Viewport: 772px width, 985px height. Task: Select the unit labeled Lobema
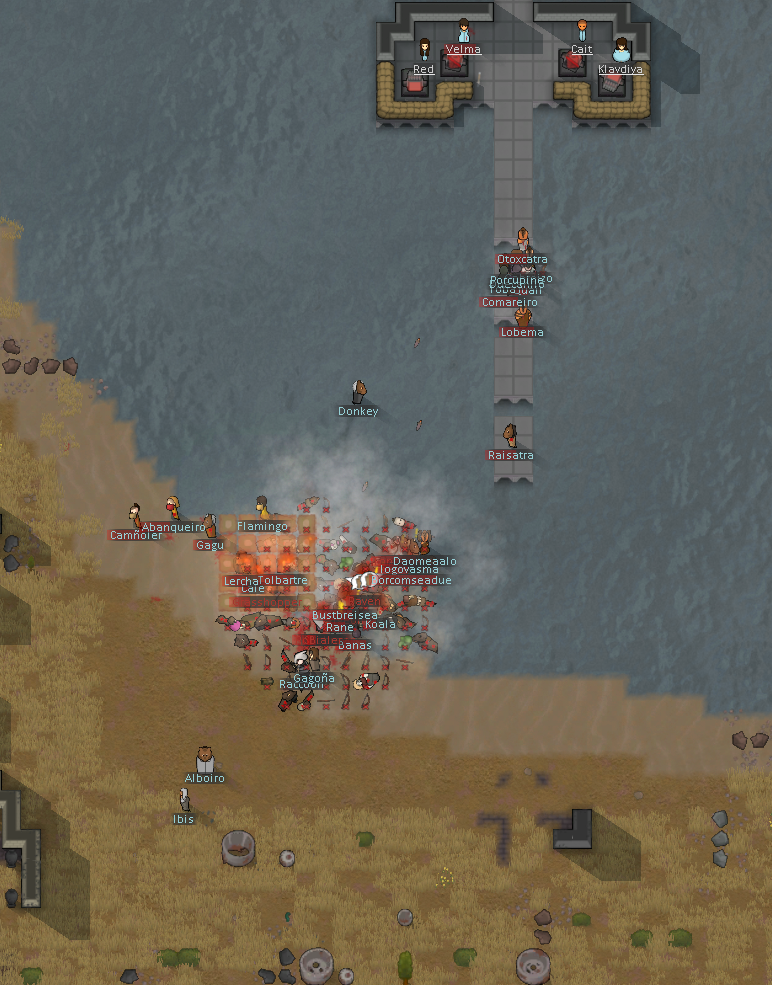(522, 317)
